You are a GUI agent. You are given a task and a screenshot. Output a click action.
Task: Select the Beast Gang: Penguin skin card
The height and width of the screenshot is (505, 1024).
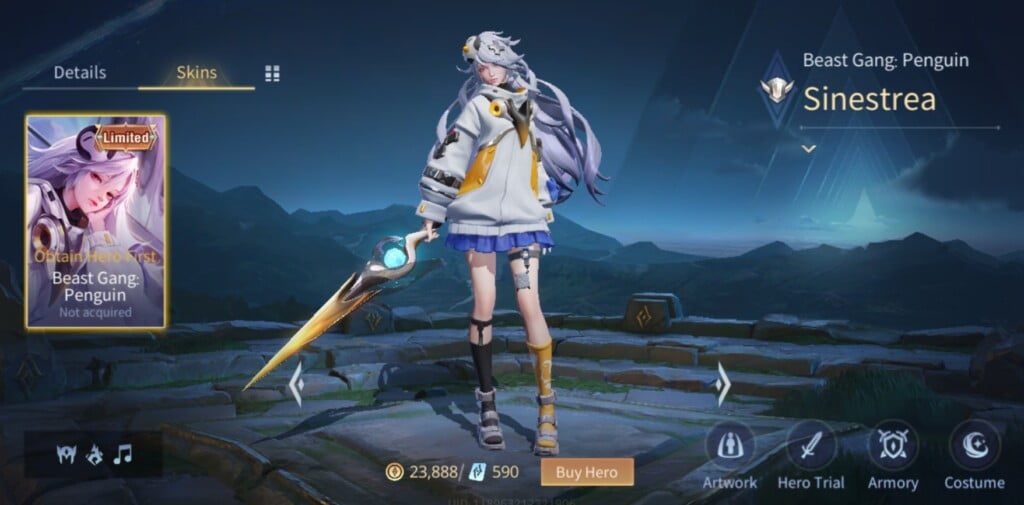click(x=96, y=221)
